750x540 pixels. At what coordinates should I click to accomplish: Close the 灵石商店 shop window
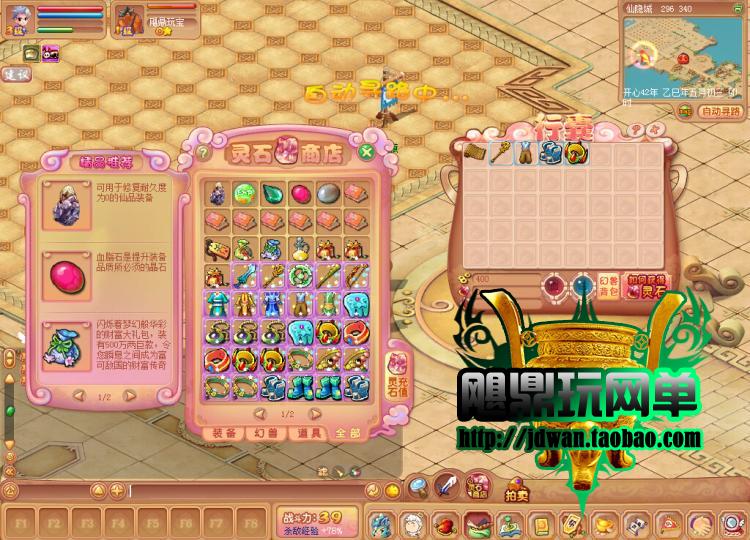[367, 152]
